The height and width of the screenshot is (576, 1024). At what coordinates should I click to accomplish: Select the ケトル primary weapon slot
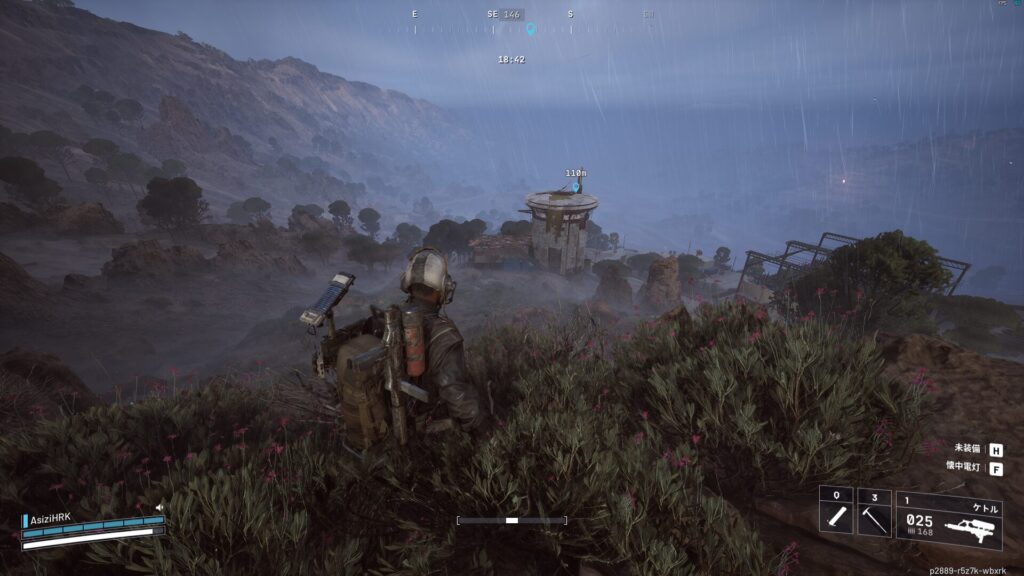tap(949, 520)
